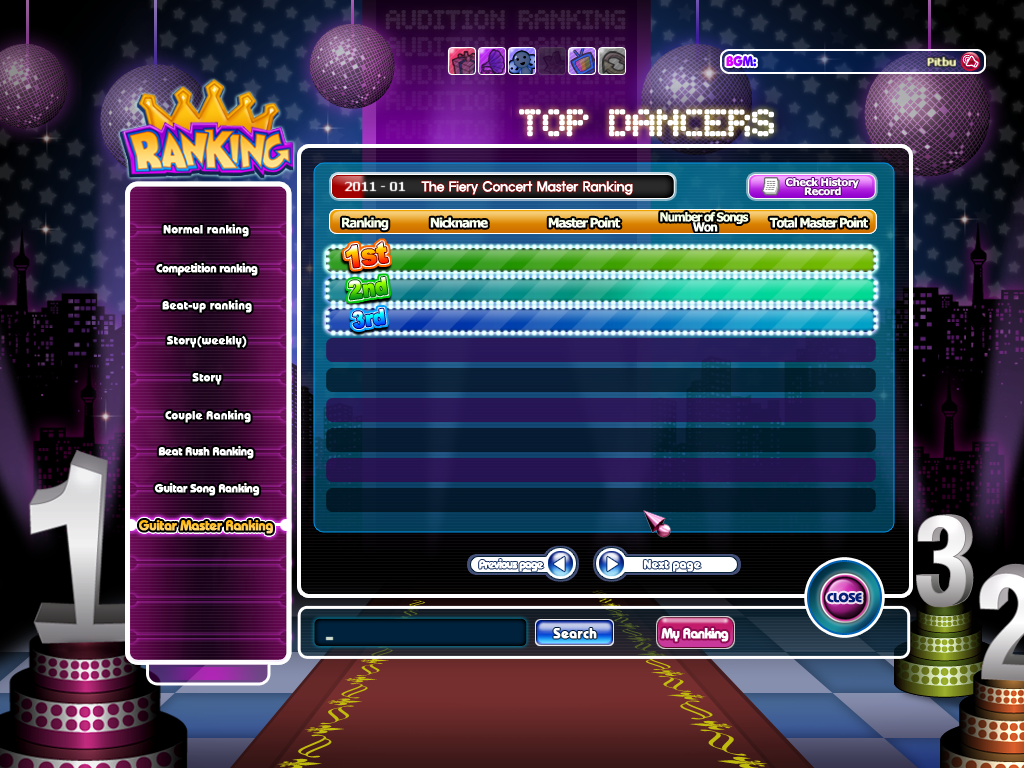
Task: Show My Ranking
Action: (694, 633)
